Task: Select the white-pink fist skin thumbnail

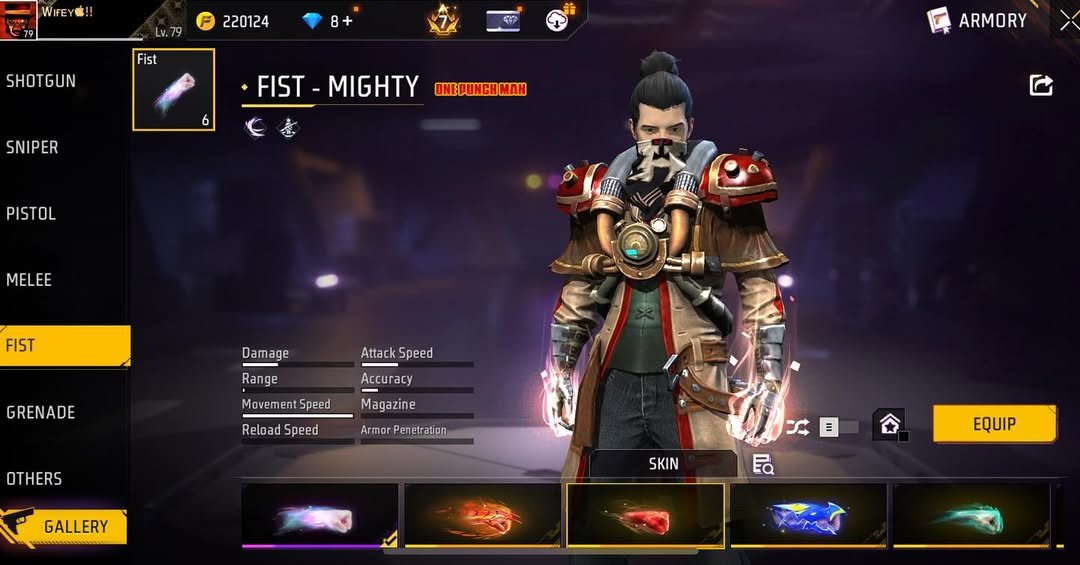Action: tap(319, 516)
